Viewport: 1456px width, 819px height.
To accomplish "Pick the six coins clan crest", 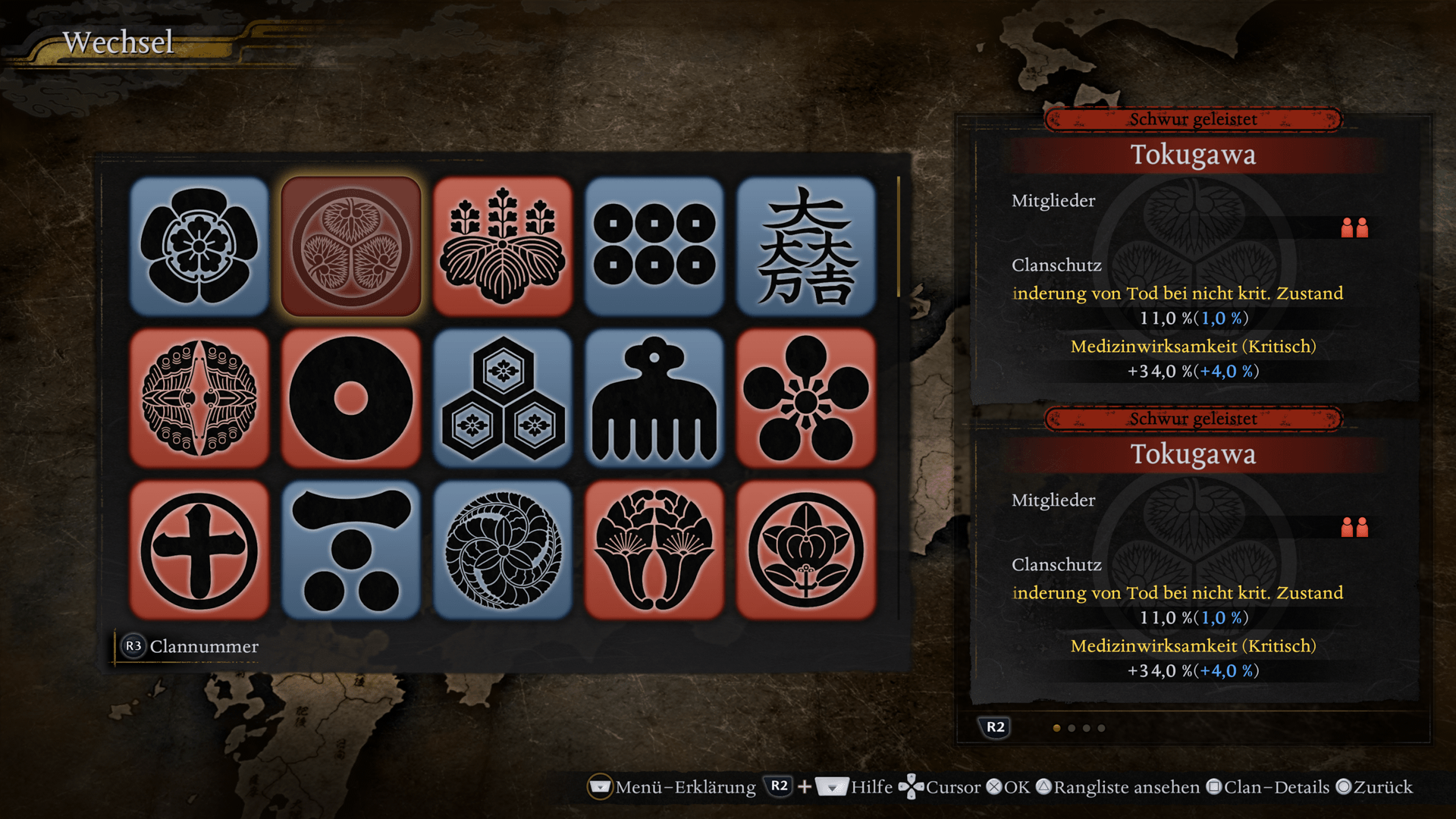I will click(x=654, y=246).
